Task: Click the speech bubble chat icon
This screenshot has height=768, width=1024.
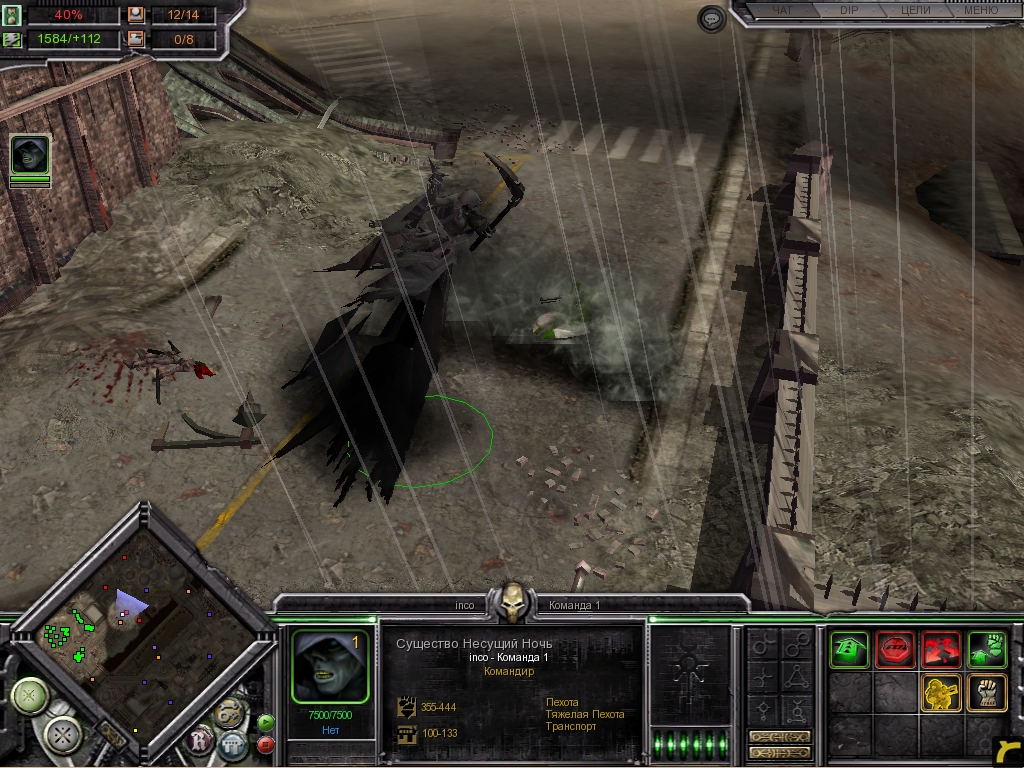Action: 712,19
